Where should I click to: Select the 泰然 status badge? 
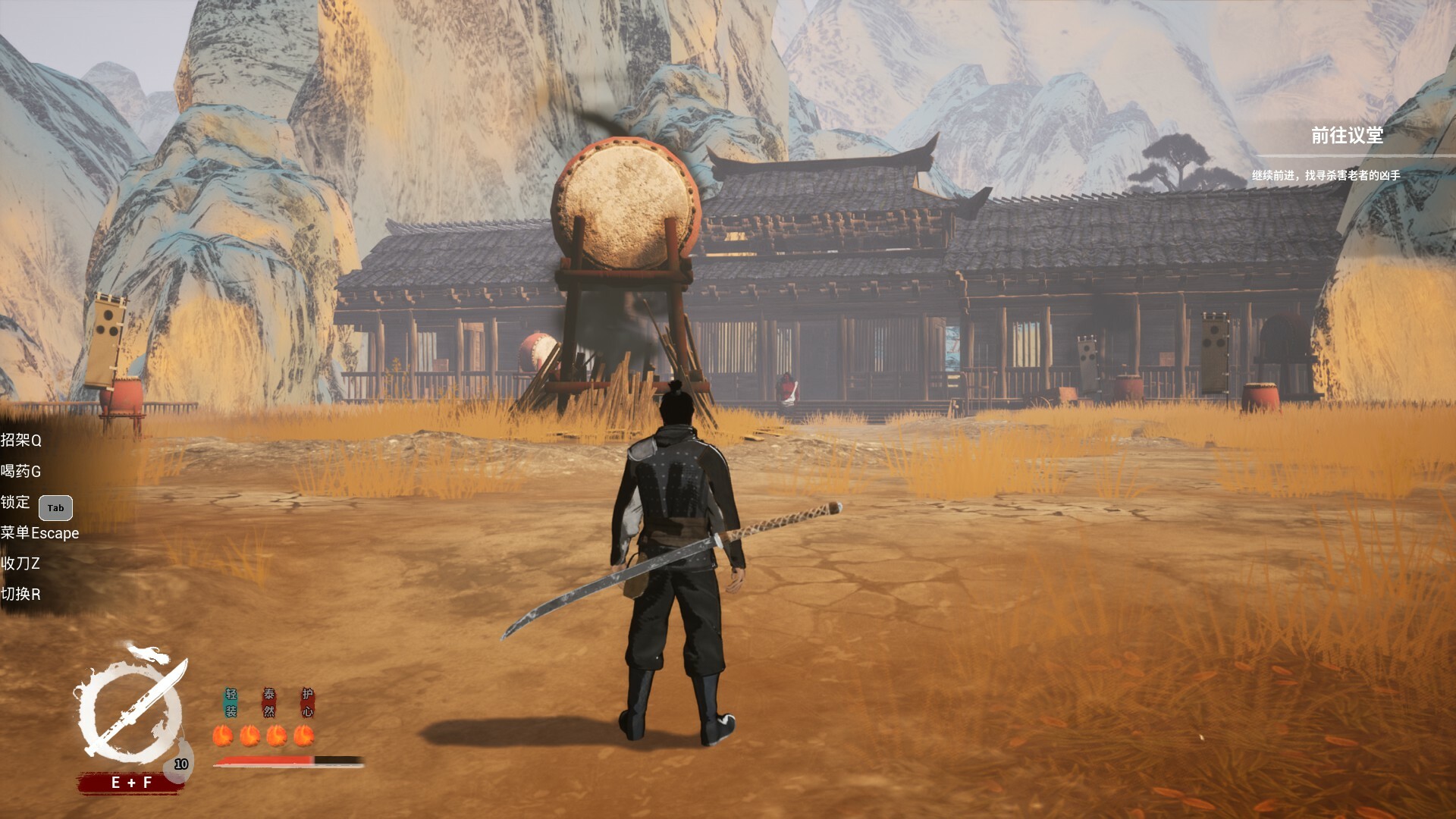tap(269, 703)
